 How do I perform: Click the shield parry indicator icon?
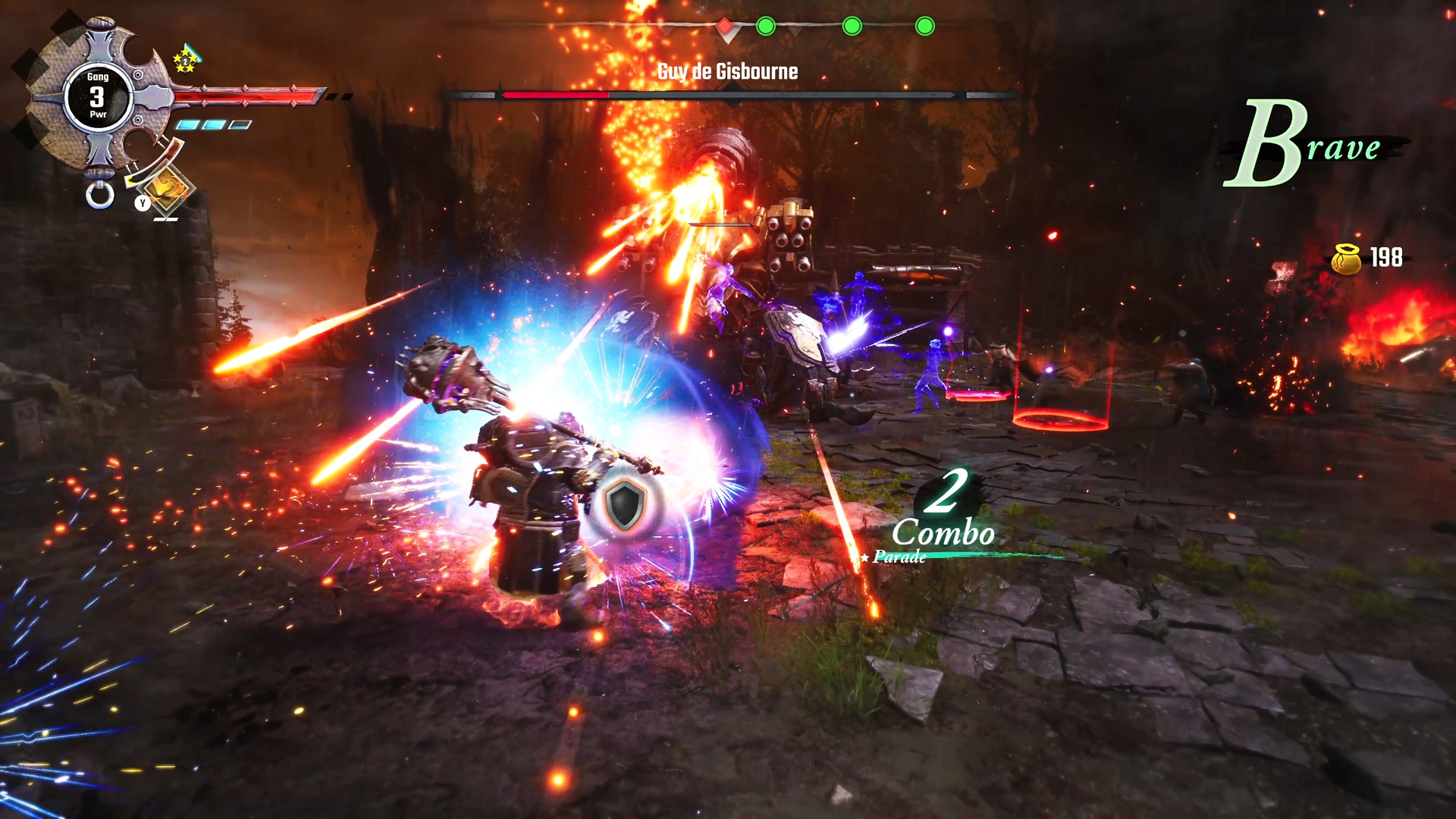[x=626, y=504]
